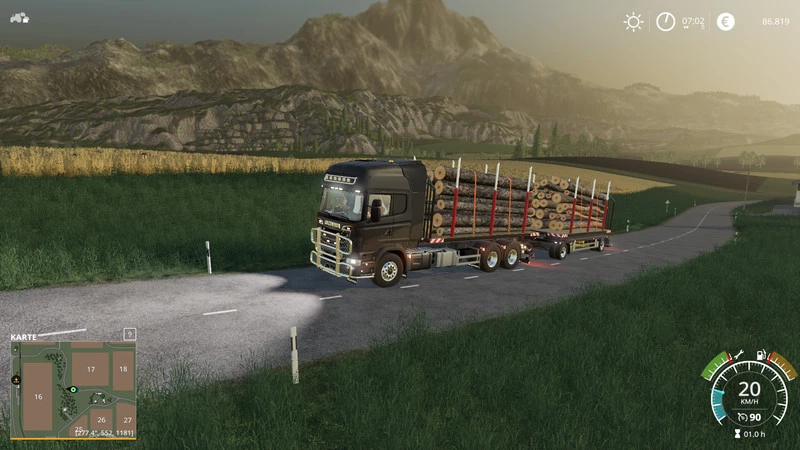The height and width of the screenshot is (450, 800).
Task: Select field 16 on the minimap
Action: [x=38, y=396]
